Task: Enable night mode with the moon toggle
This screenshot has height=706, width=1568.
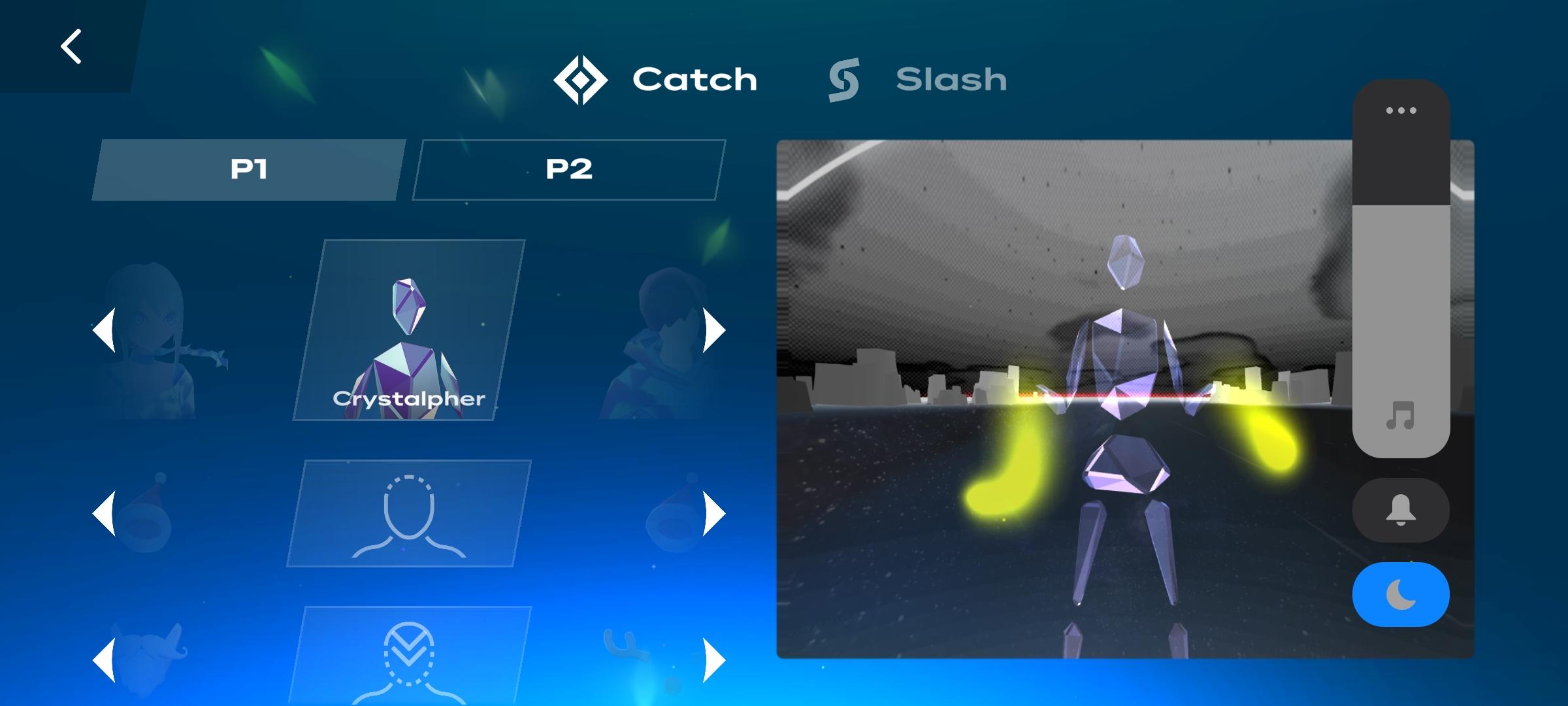Action: pos(1400,593)
